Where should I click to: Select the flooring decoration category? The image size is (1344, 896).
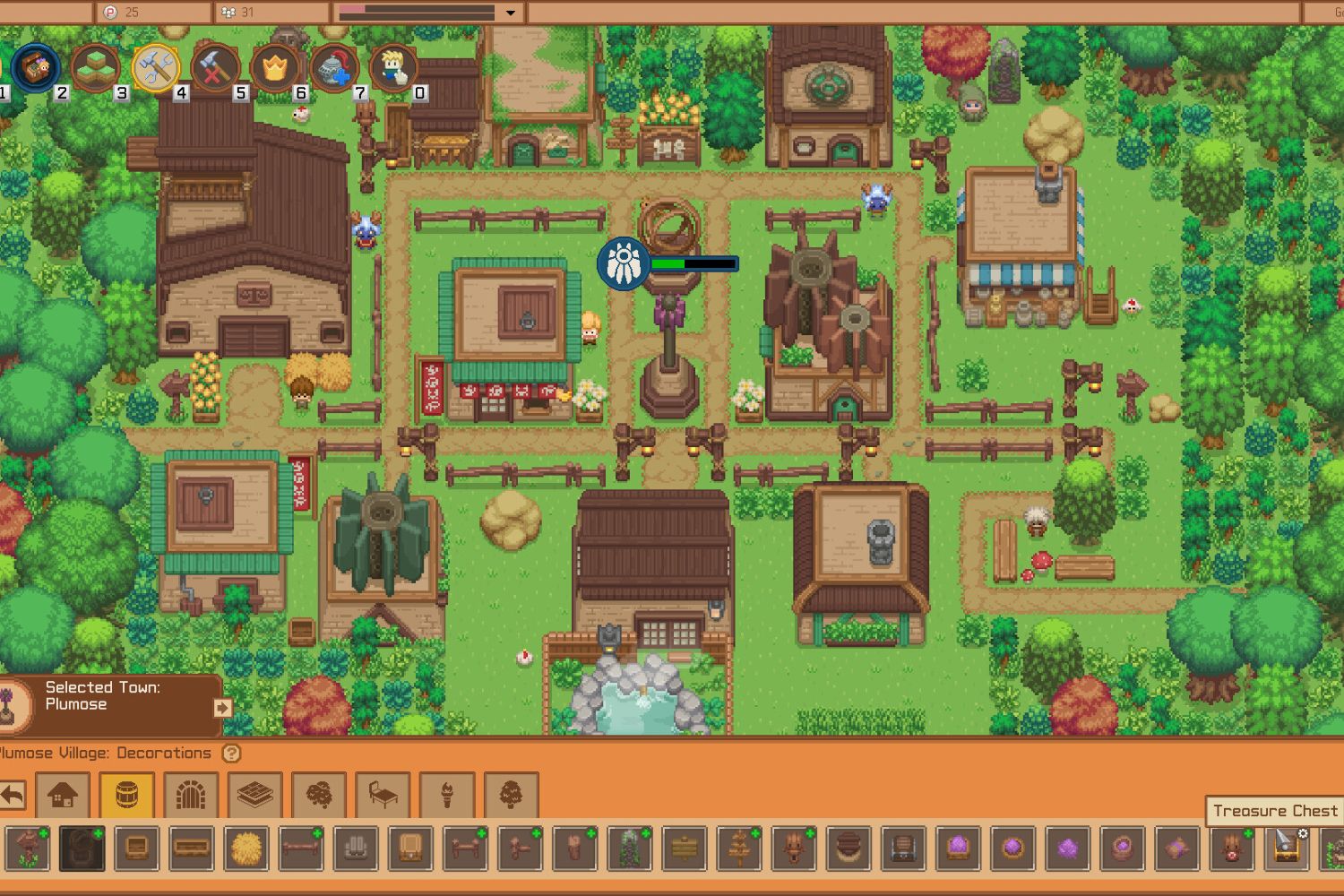(255, 795)
